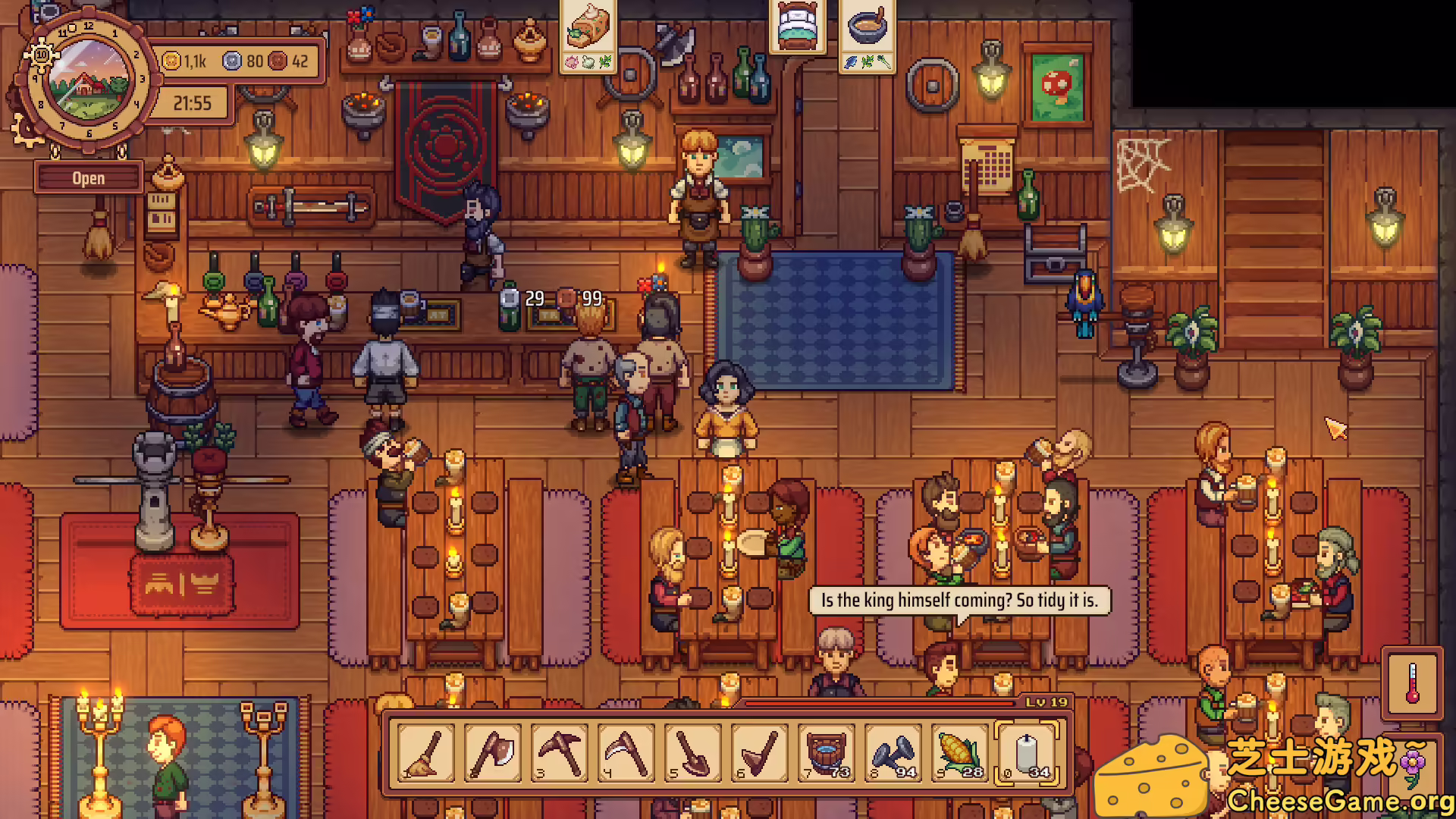
Task: Select the nails stack showing 94
Action: click(893, 753)
